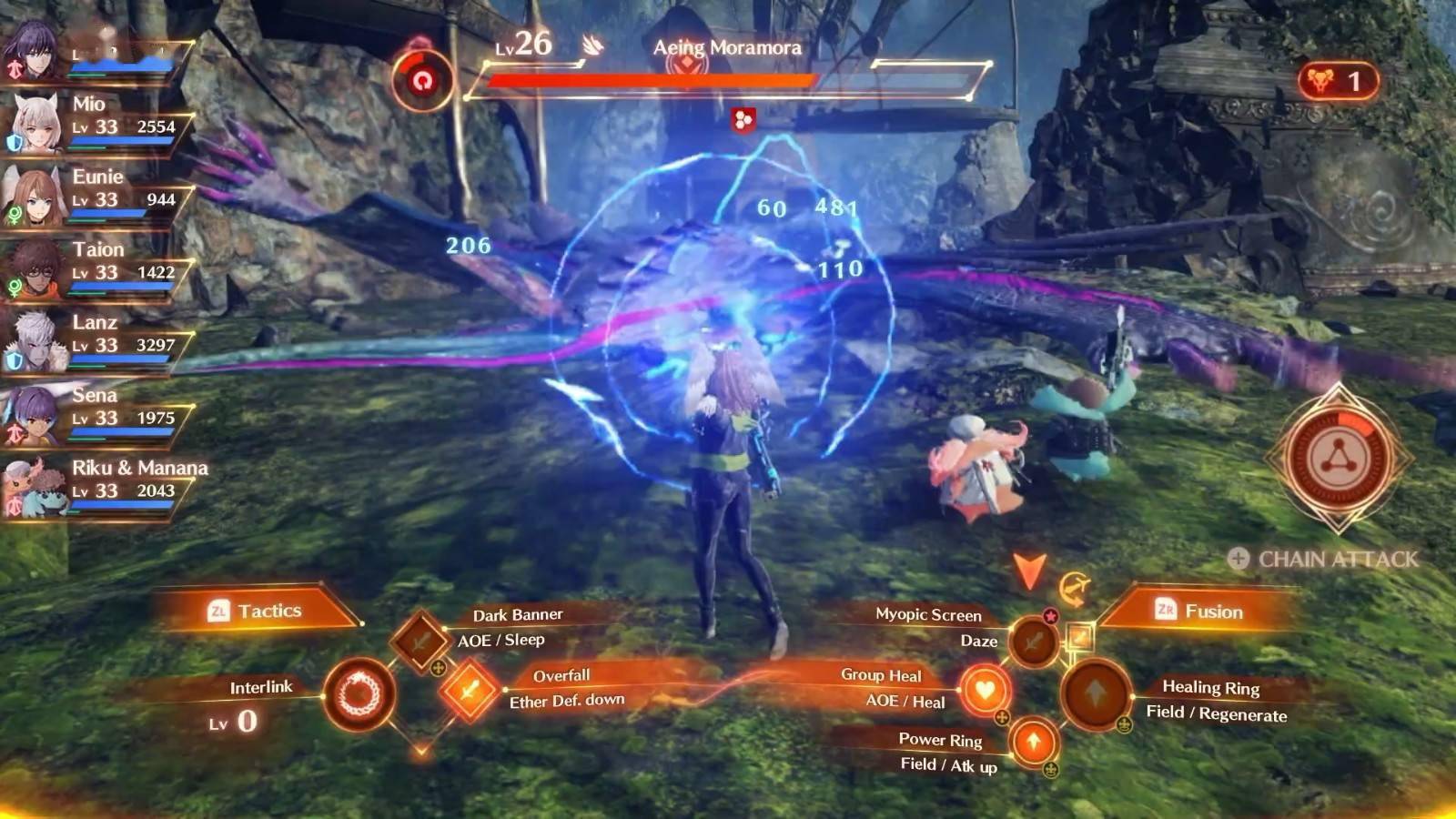Activate the Healing Ring talent art
The image size is (1456, 819).
click(x=1095, y=694)
